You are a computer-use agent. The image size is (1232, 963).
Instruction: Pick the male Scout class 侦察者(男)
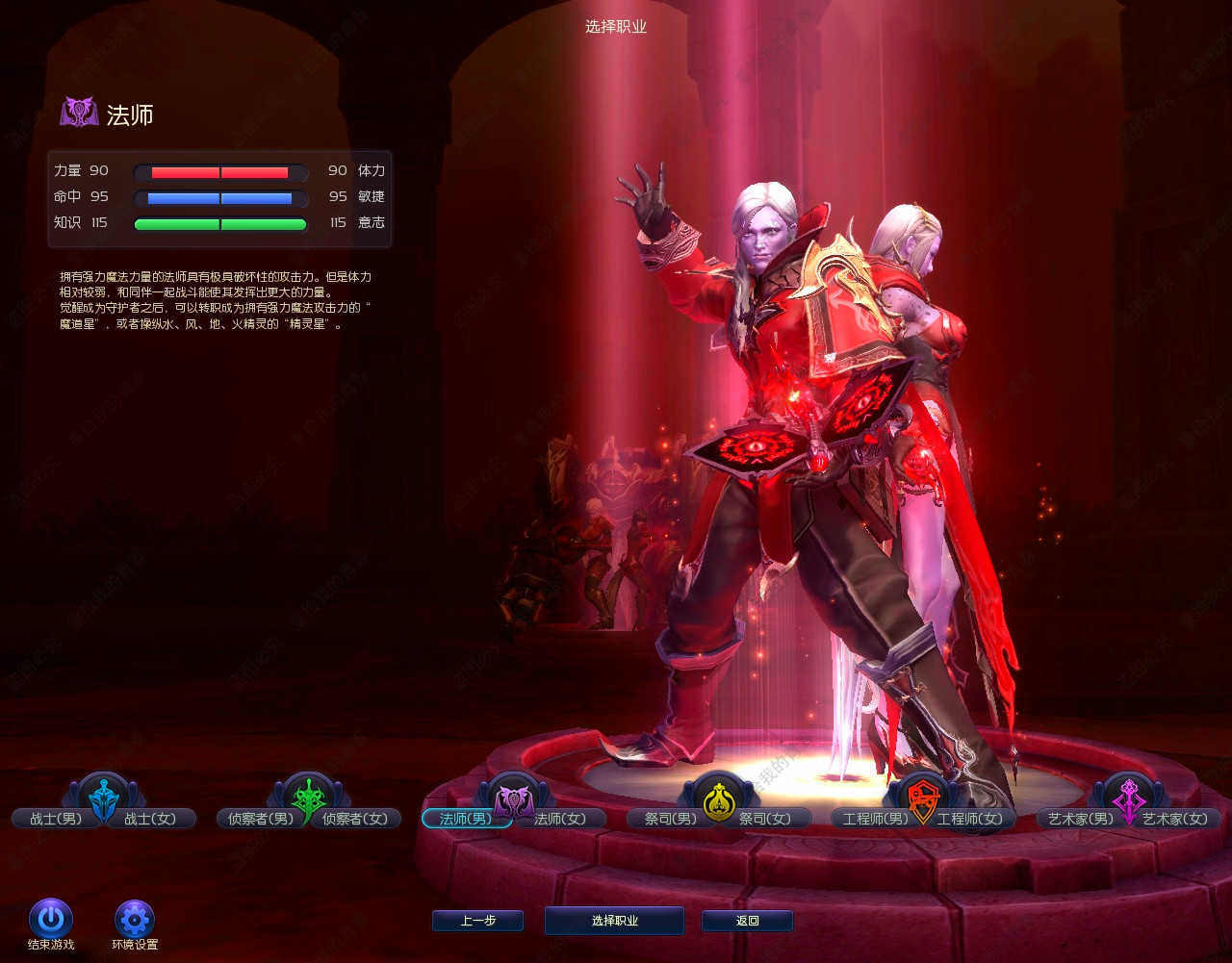255,819
